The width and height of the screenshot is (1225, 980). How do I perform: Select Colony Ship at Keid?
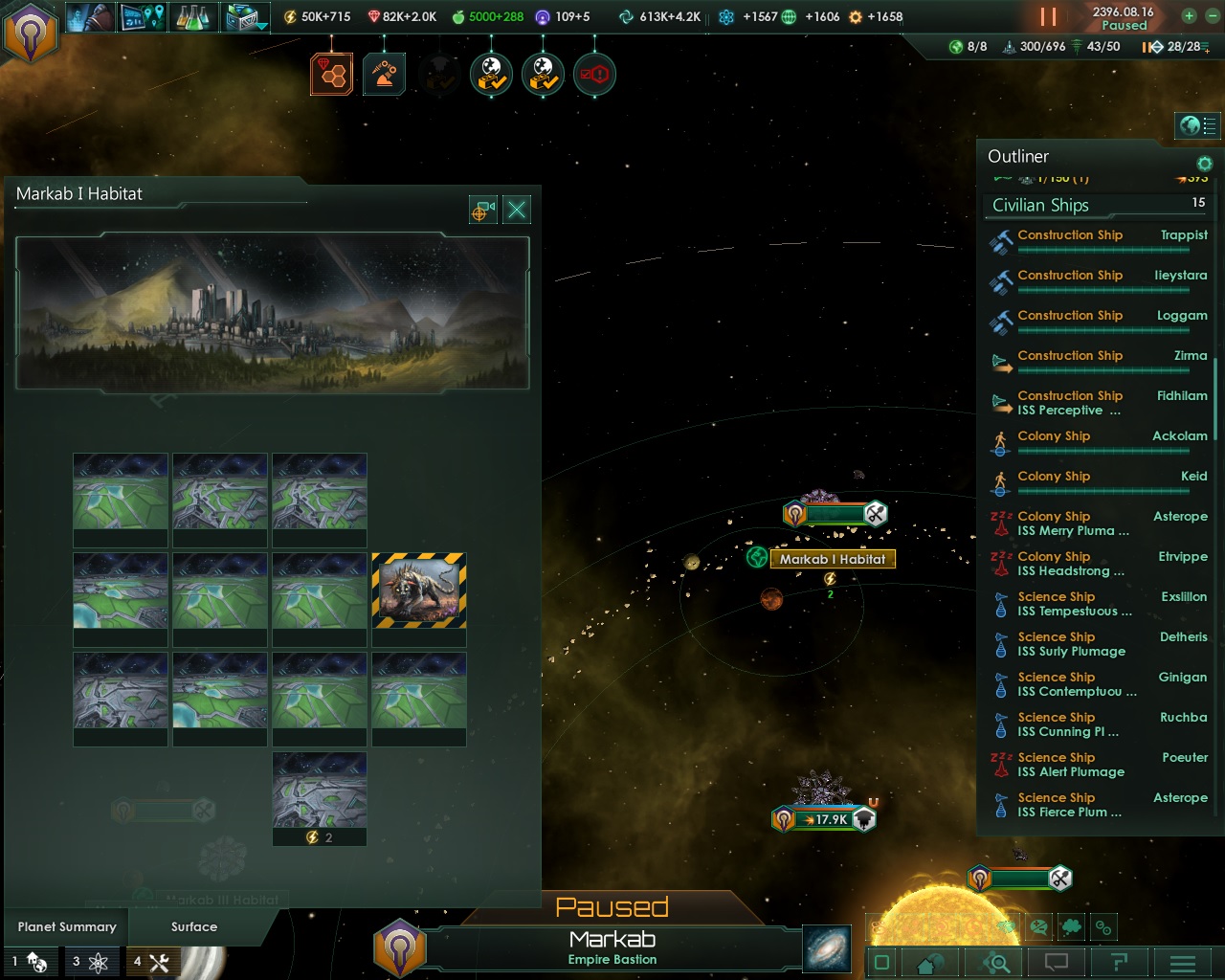(x=1099, y=480)
